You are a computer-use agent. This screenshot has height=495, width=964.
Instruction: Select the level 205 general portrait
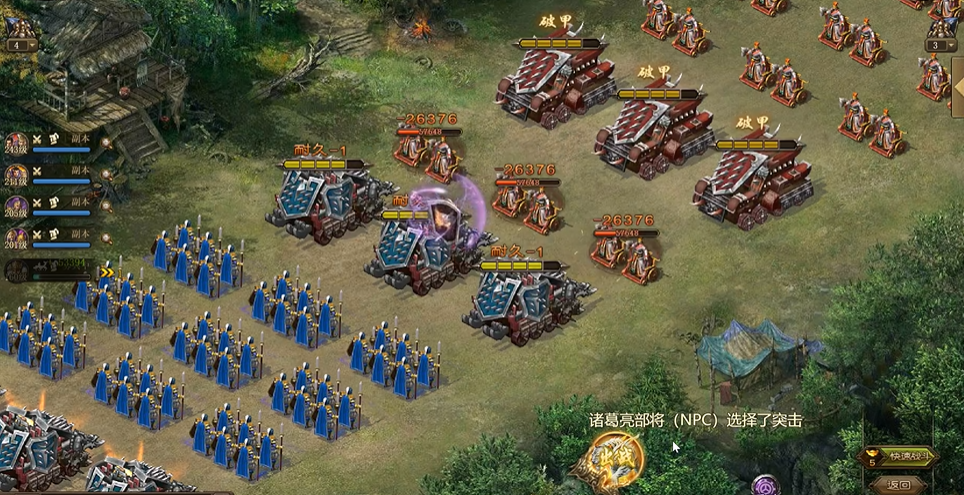(16, 207)
